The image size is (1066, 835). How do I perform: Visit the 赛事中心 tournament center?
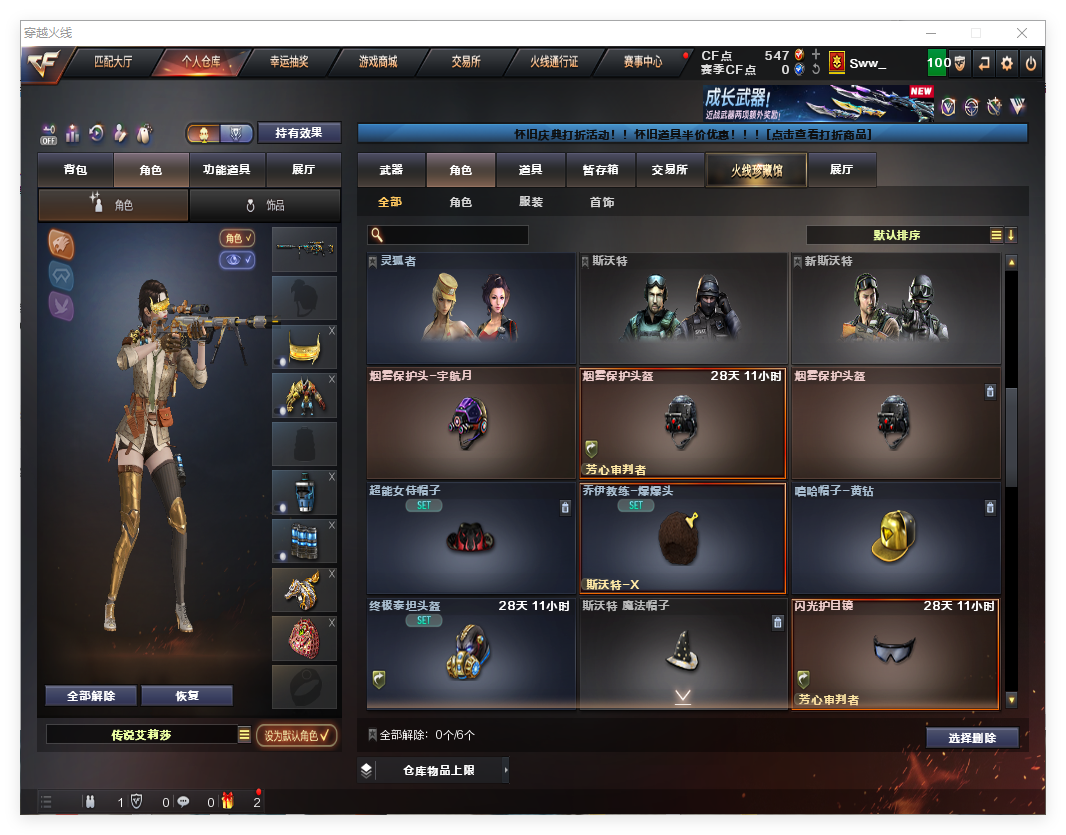(x=642, y=62)
